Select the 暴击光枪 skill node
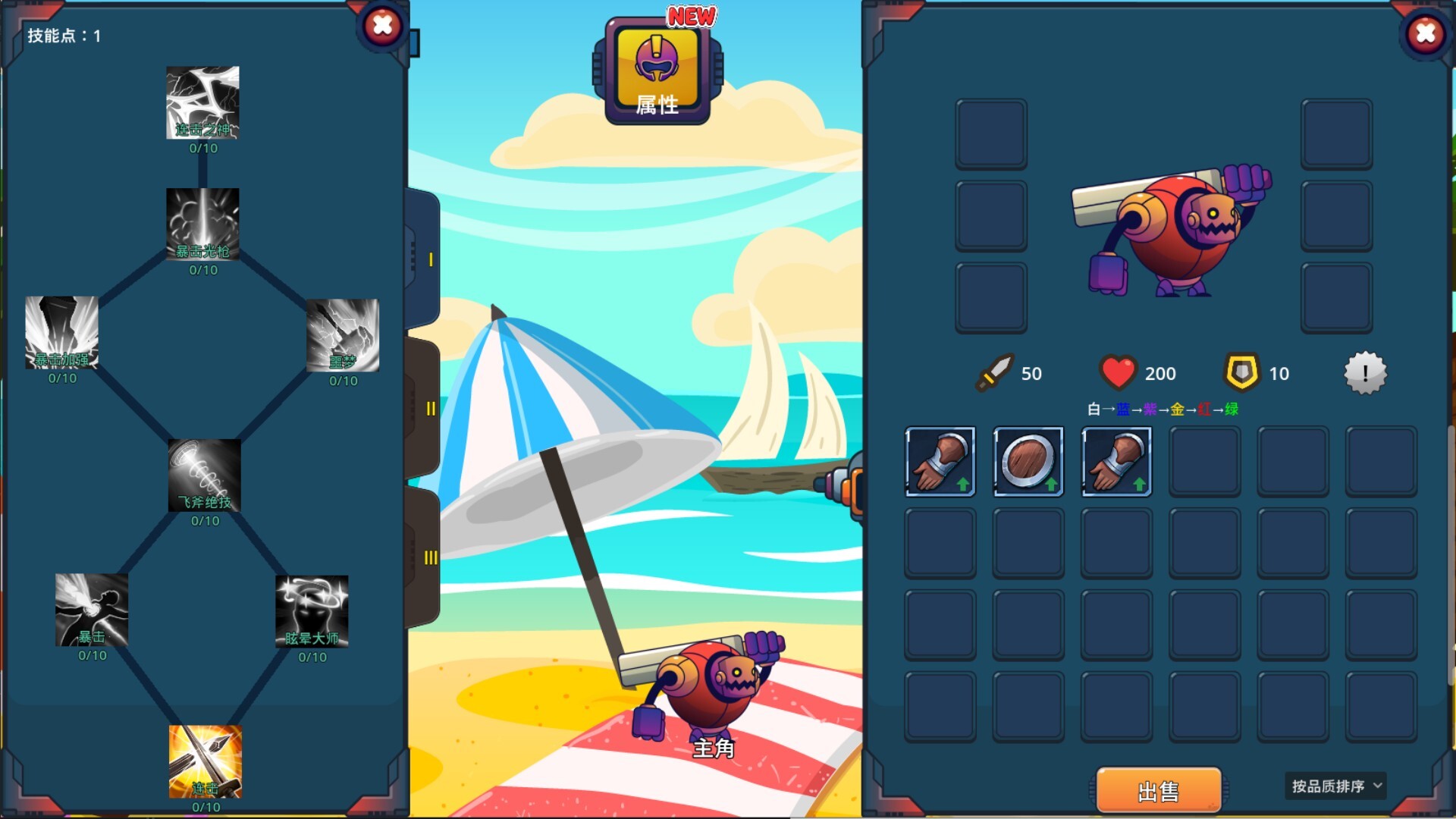 (x=202, y=224)
